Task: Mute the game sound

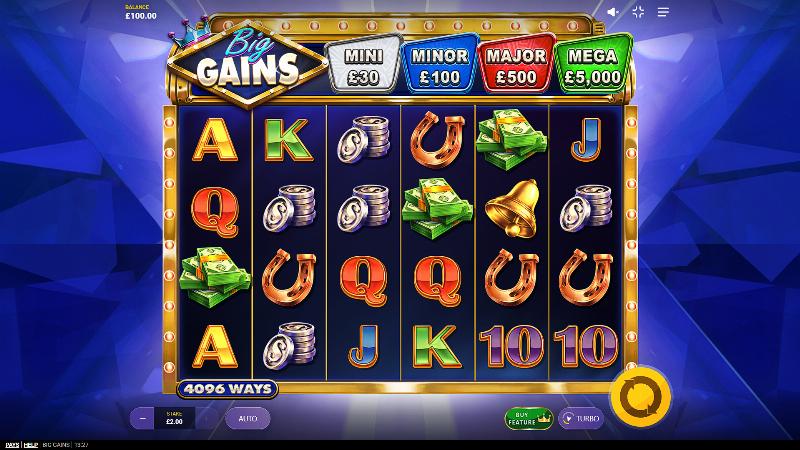Action: click(x=613, y=12)
